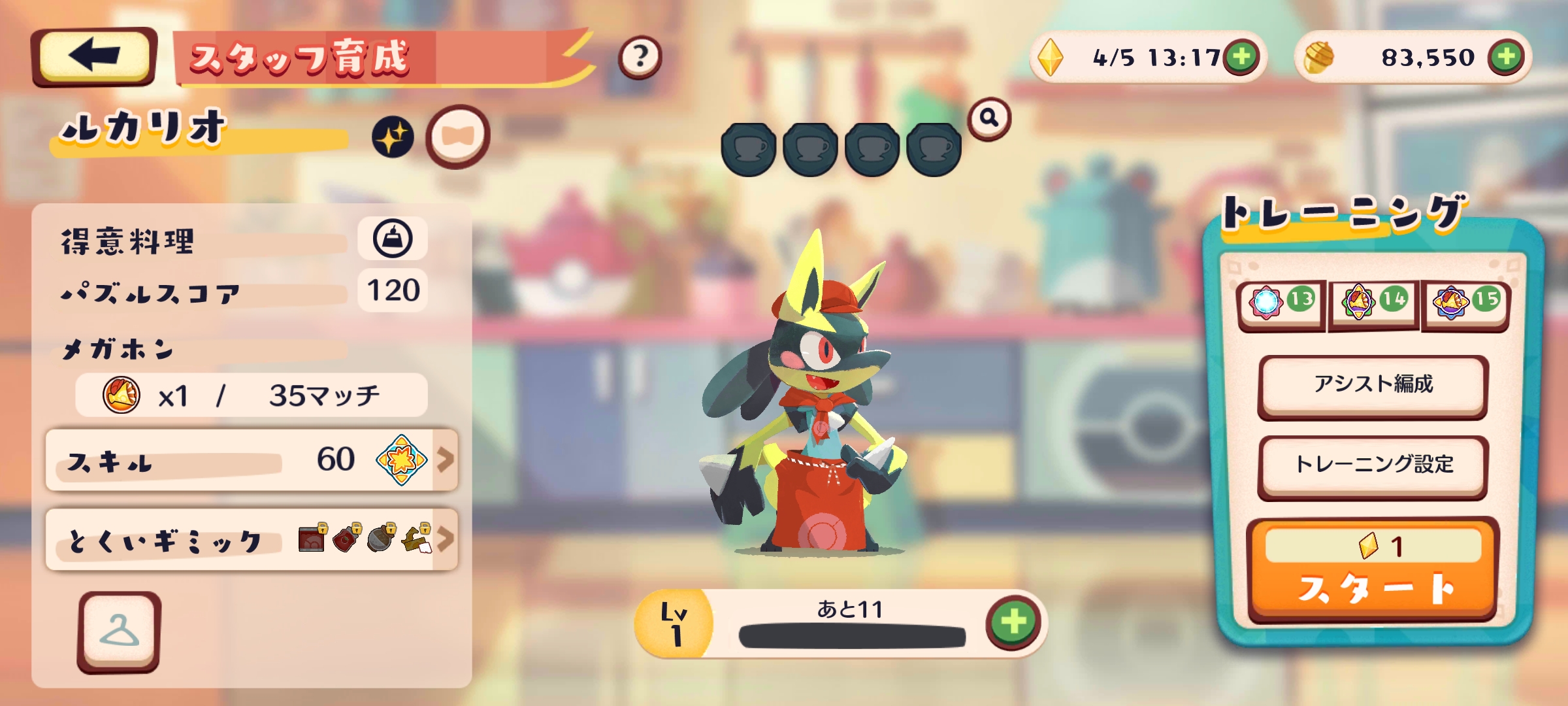
Task: Add more golden acorns with plus button
Action: point(1505,58)
